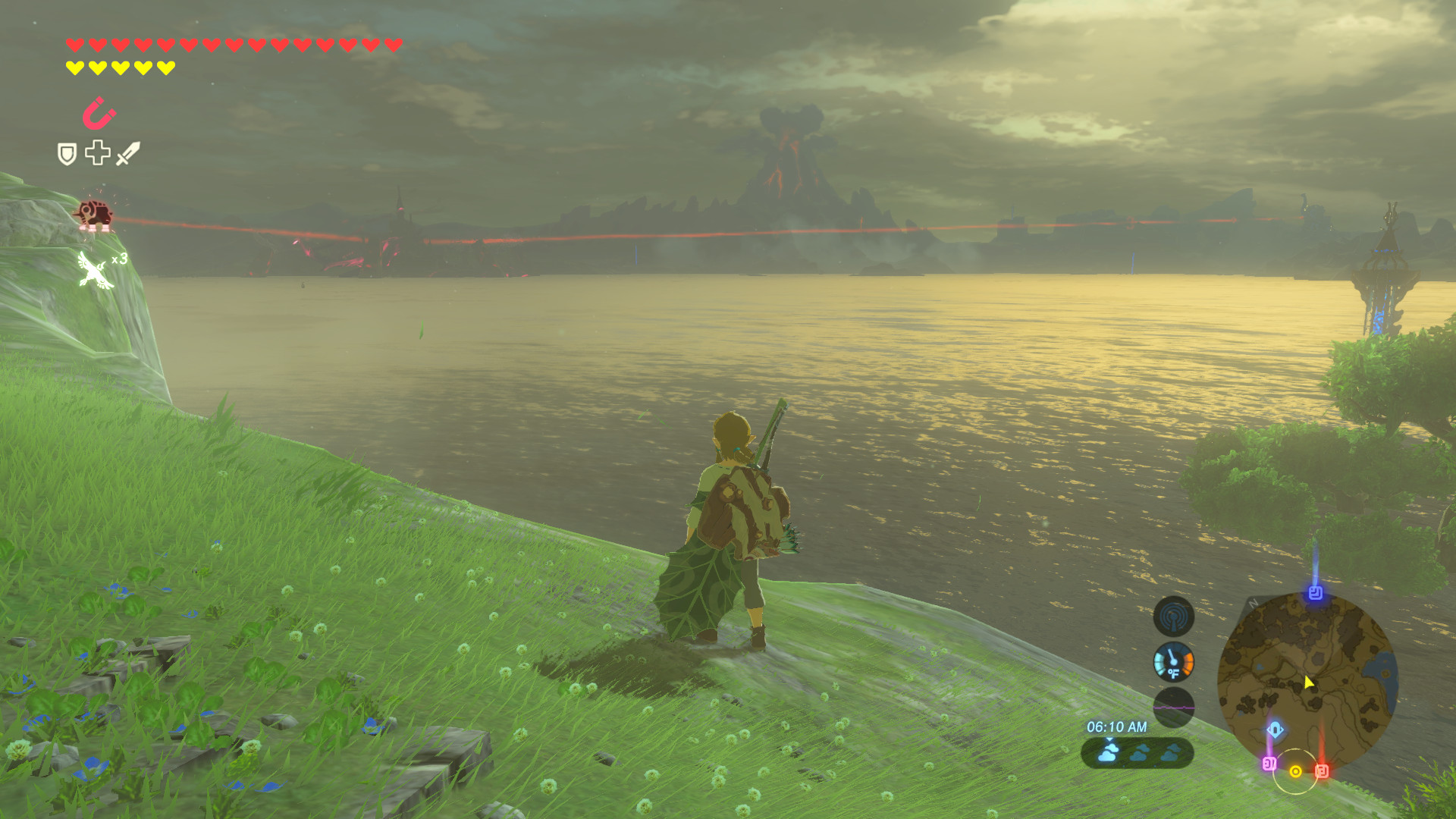The height and width of the screenshot is (819, 1456).
Task: Click the yellow player arrow on the minimap
Action: pyautogui.click(x=1308, y=682)
